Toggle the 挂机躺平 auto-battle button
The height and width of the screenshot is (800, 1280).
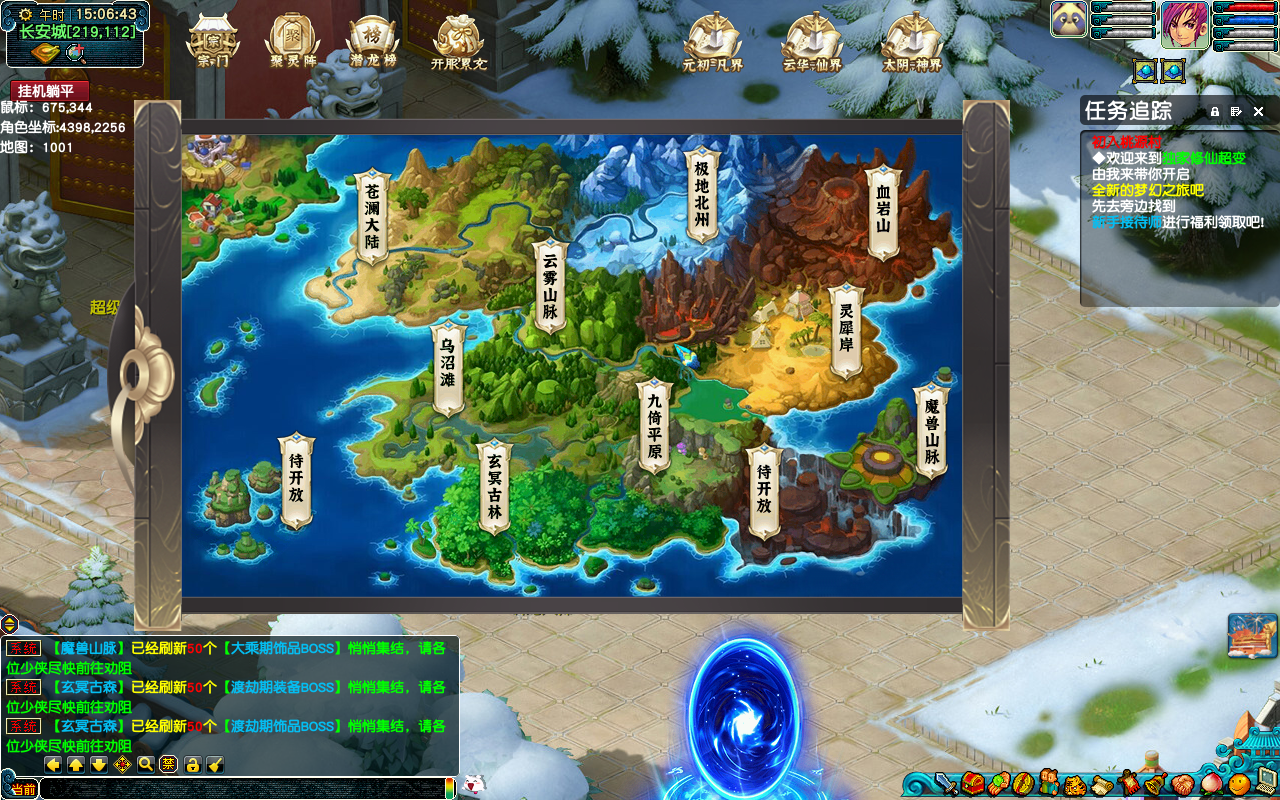(50, 91)
